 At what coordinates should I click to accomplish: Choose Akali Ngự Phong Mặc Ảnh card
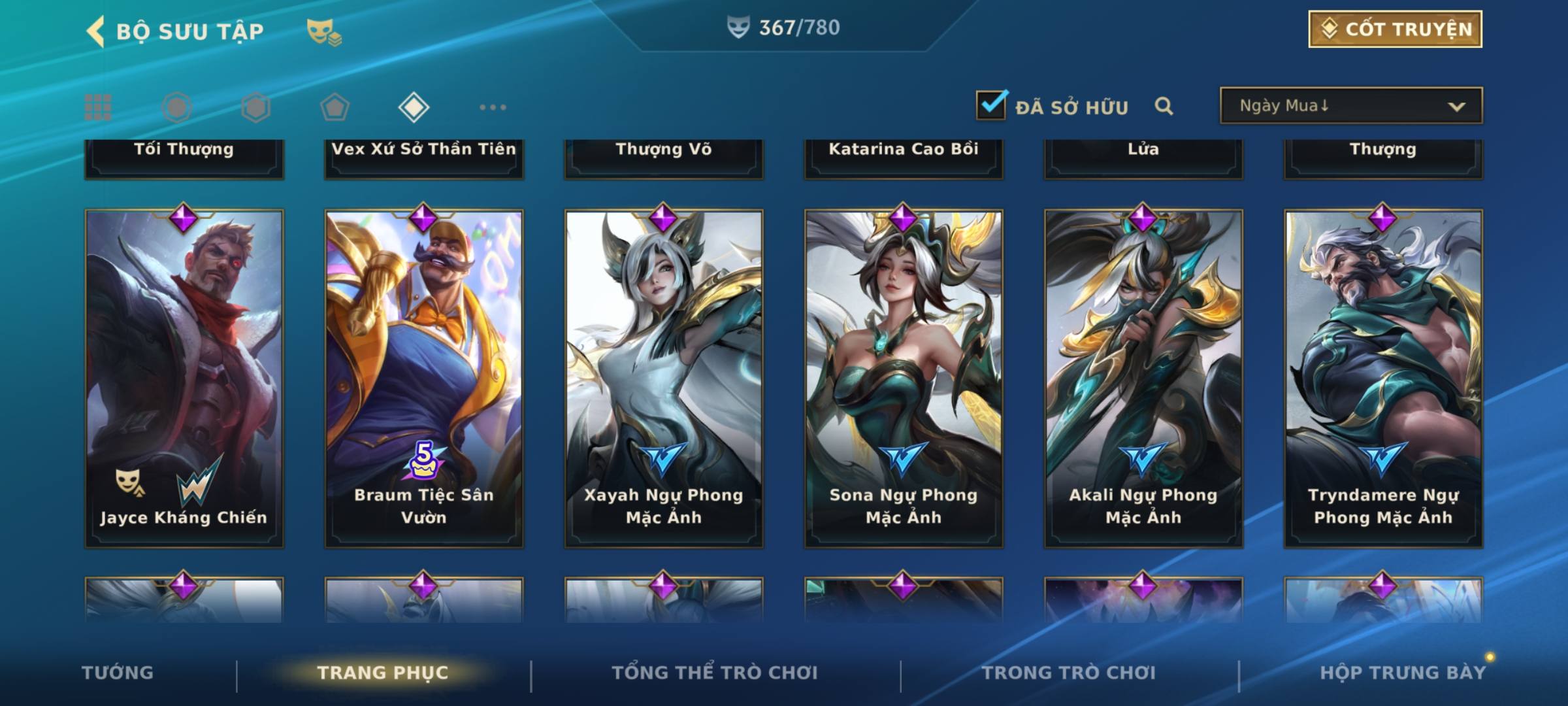tap(1143, 378)
